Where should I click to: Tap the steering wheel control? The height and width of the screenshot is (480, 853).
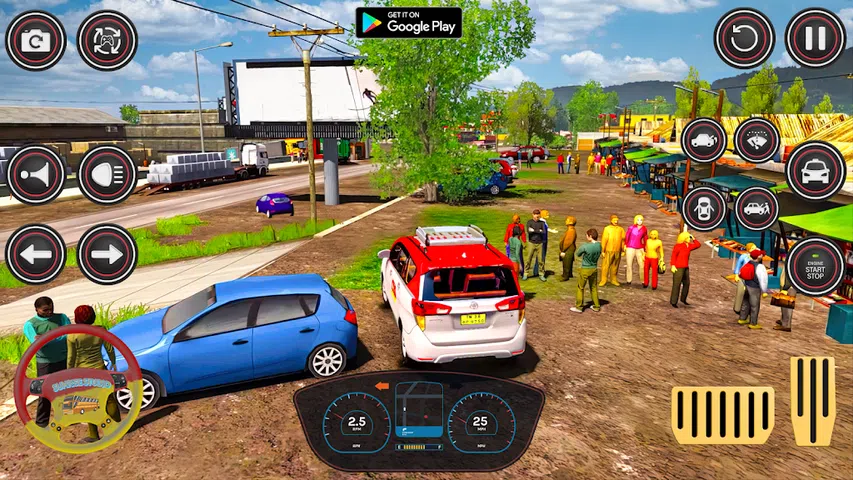[x=78, y=389]
